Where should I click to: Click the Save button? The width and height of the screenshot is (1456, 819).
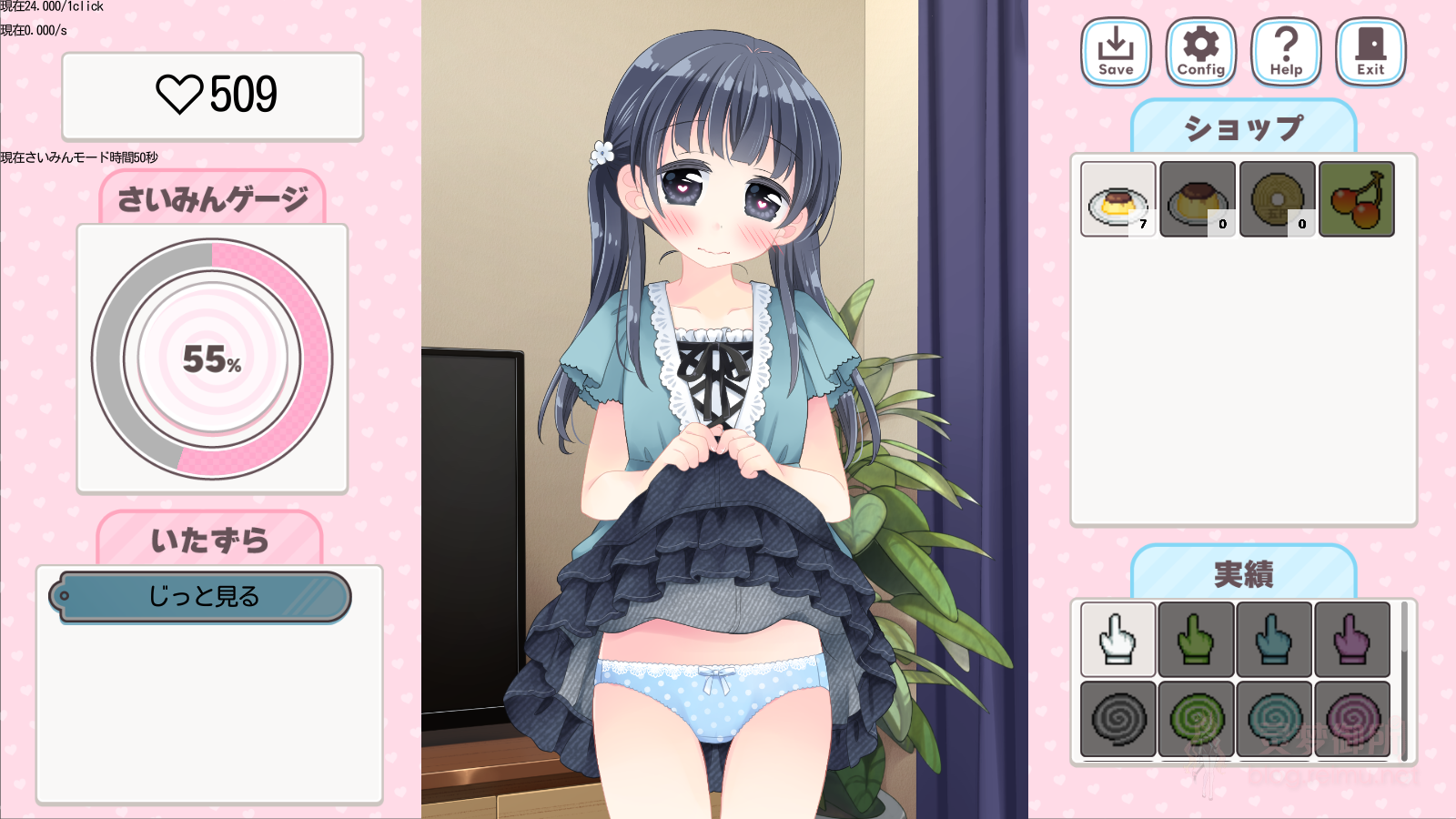point(1114,51)
